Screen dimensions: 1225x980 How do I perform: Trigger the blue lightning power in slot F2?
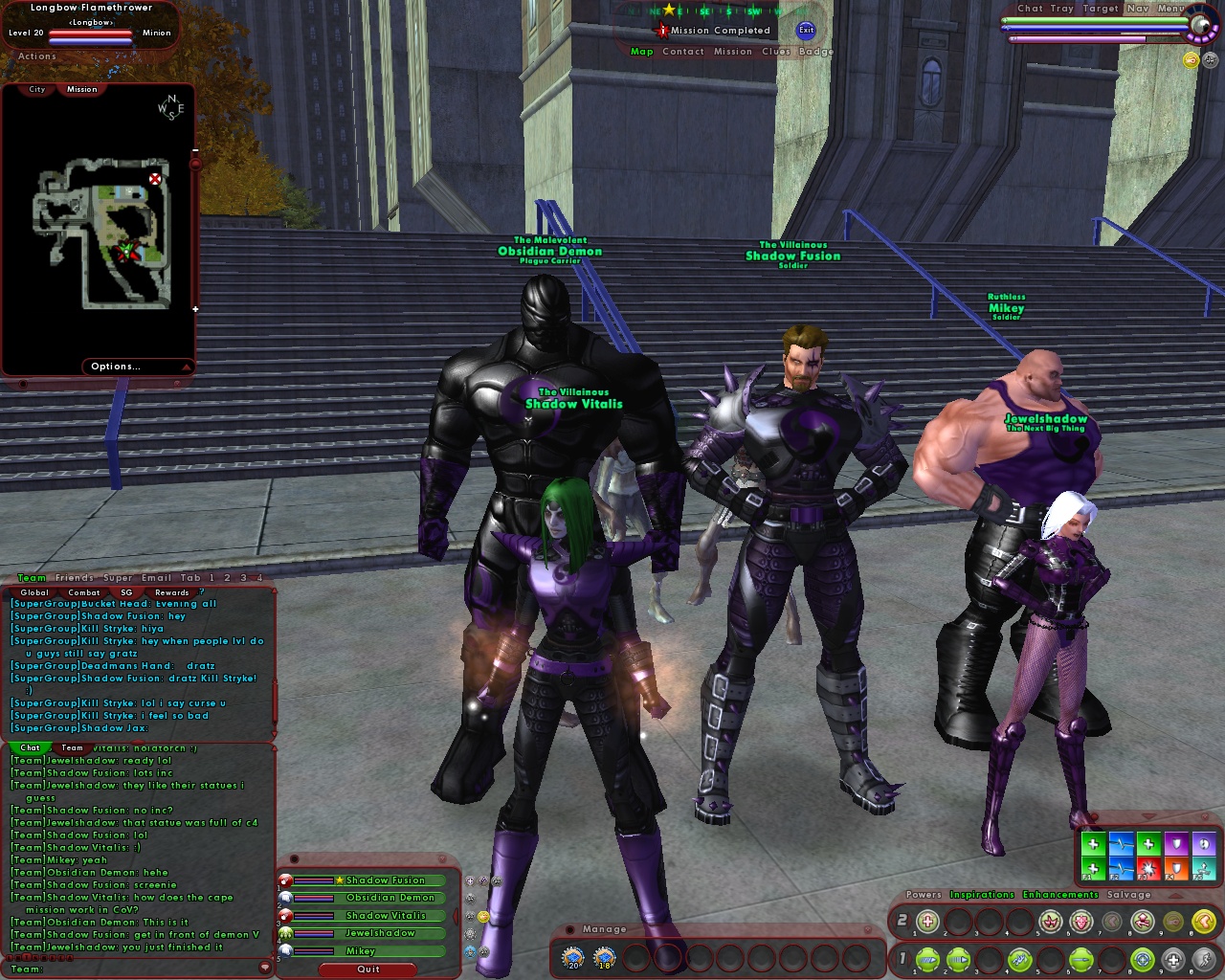pos(1122,869)
